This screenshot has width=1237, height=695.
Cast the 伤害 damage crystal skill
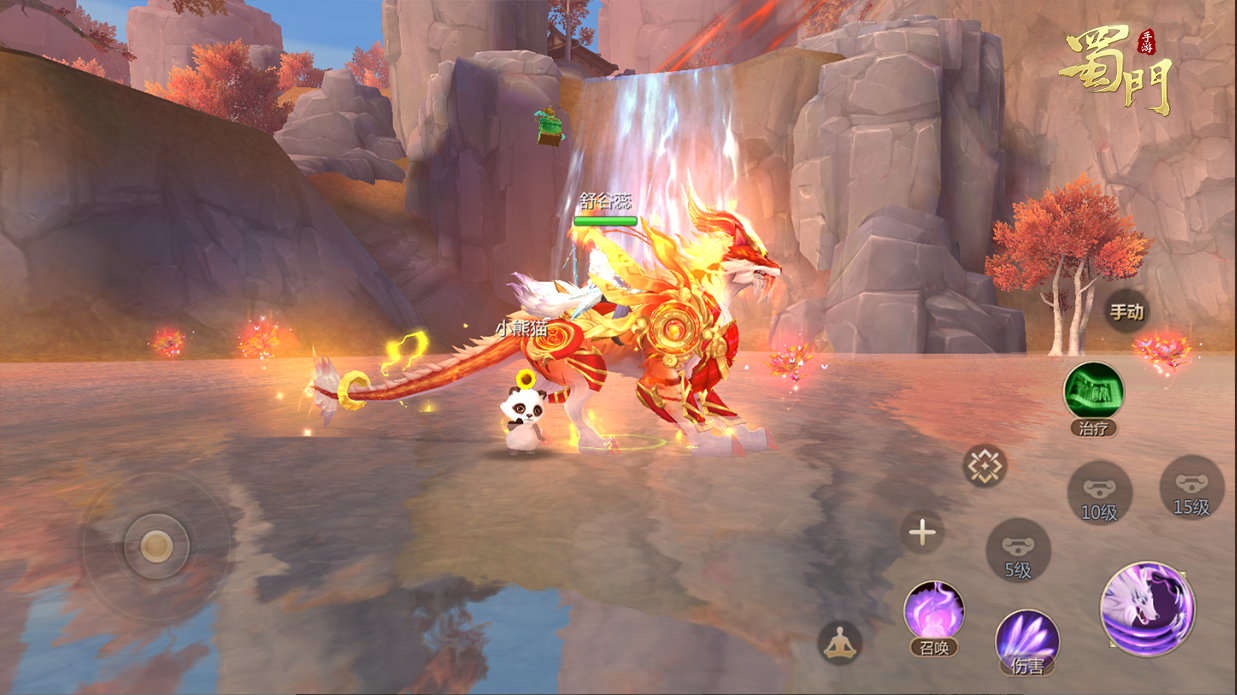pyautogui.click(x=1027, y=639)
